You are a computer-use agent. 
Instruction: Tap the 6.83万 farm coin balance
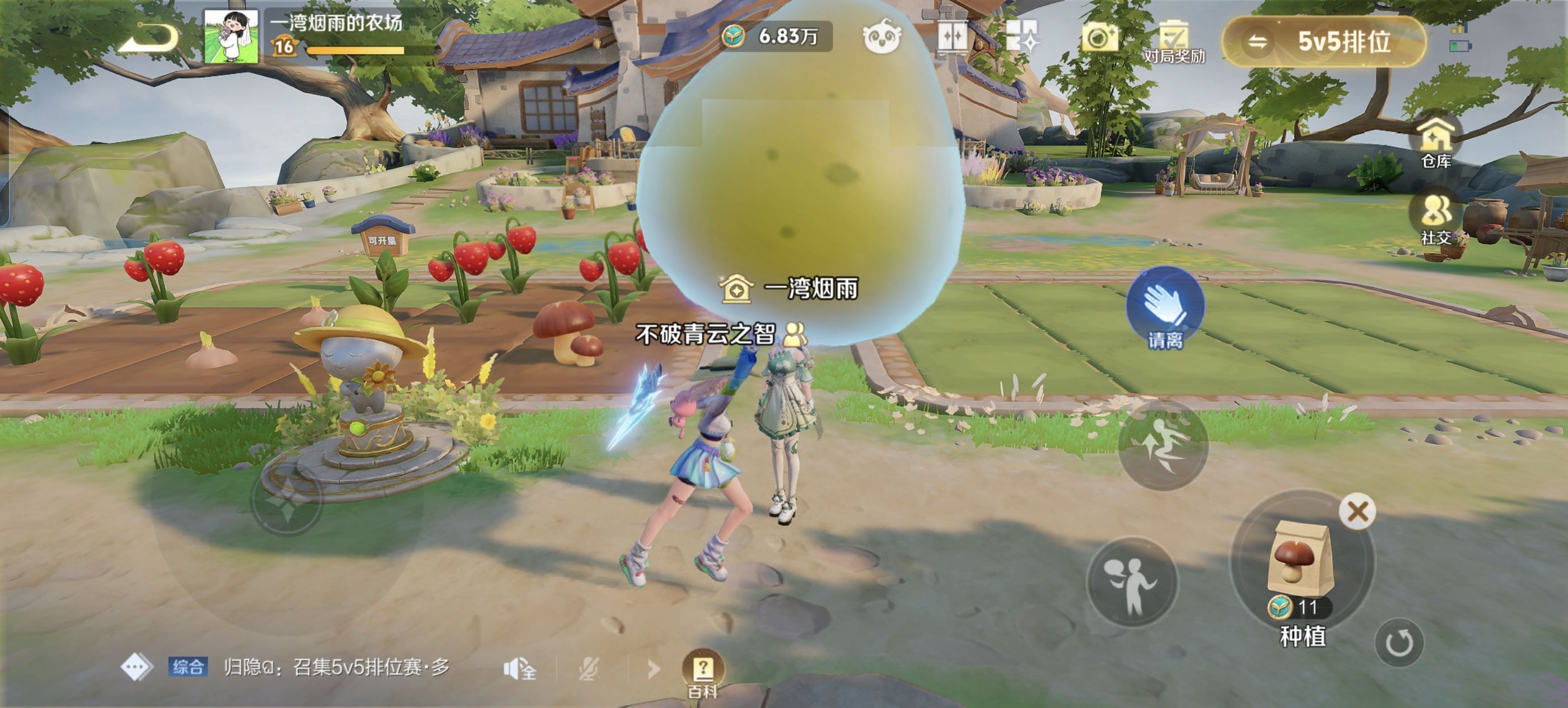click(775, 36)
